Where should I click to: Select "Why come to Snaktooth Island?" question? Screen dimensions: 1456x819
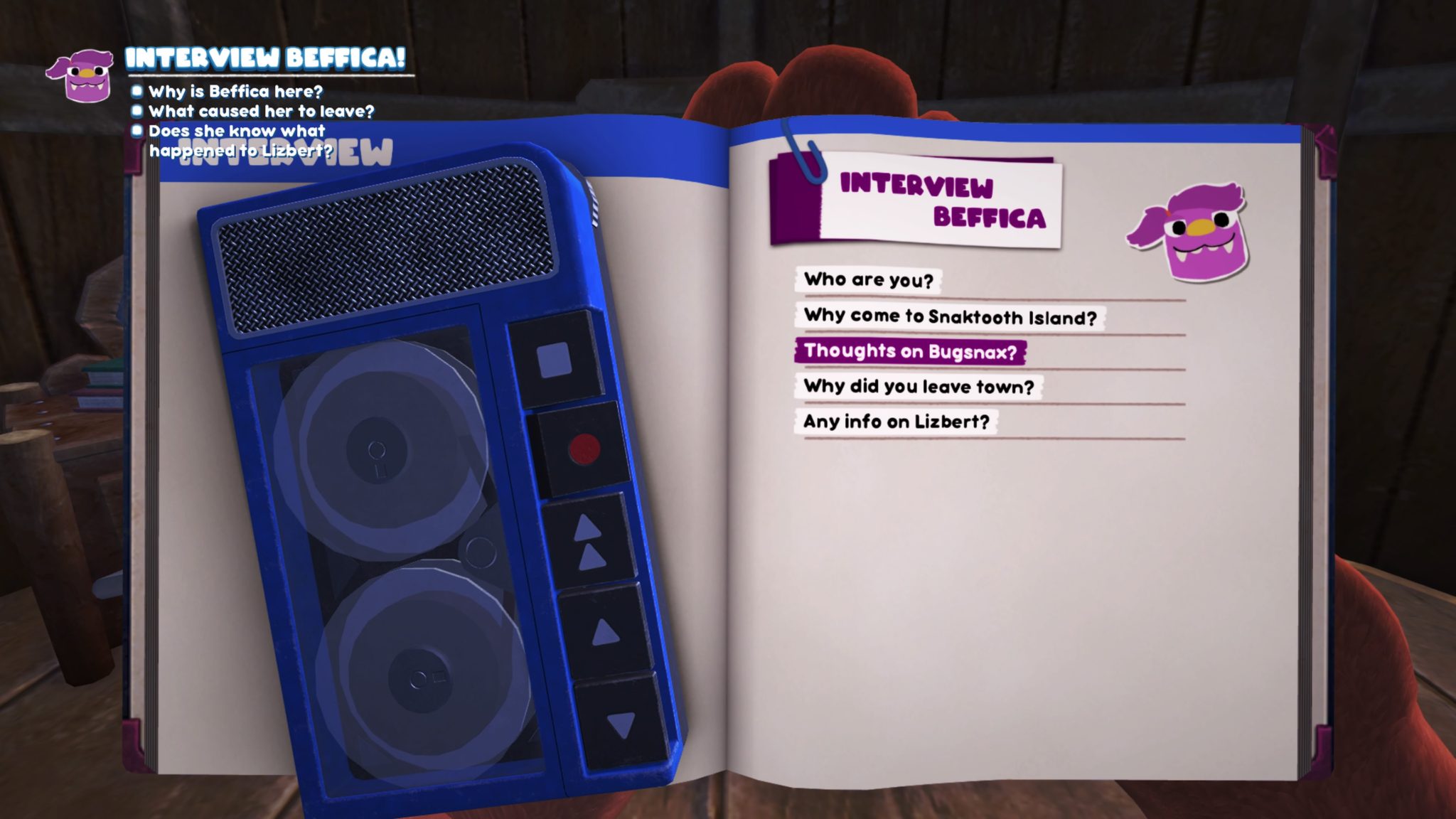pyautogui.click(x=950, y=316)
